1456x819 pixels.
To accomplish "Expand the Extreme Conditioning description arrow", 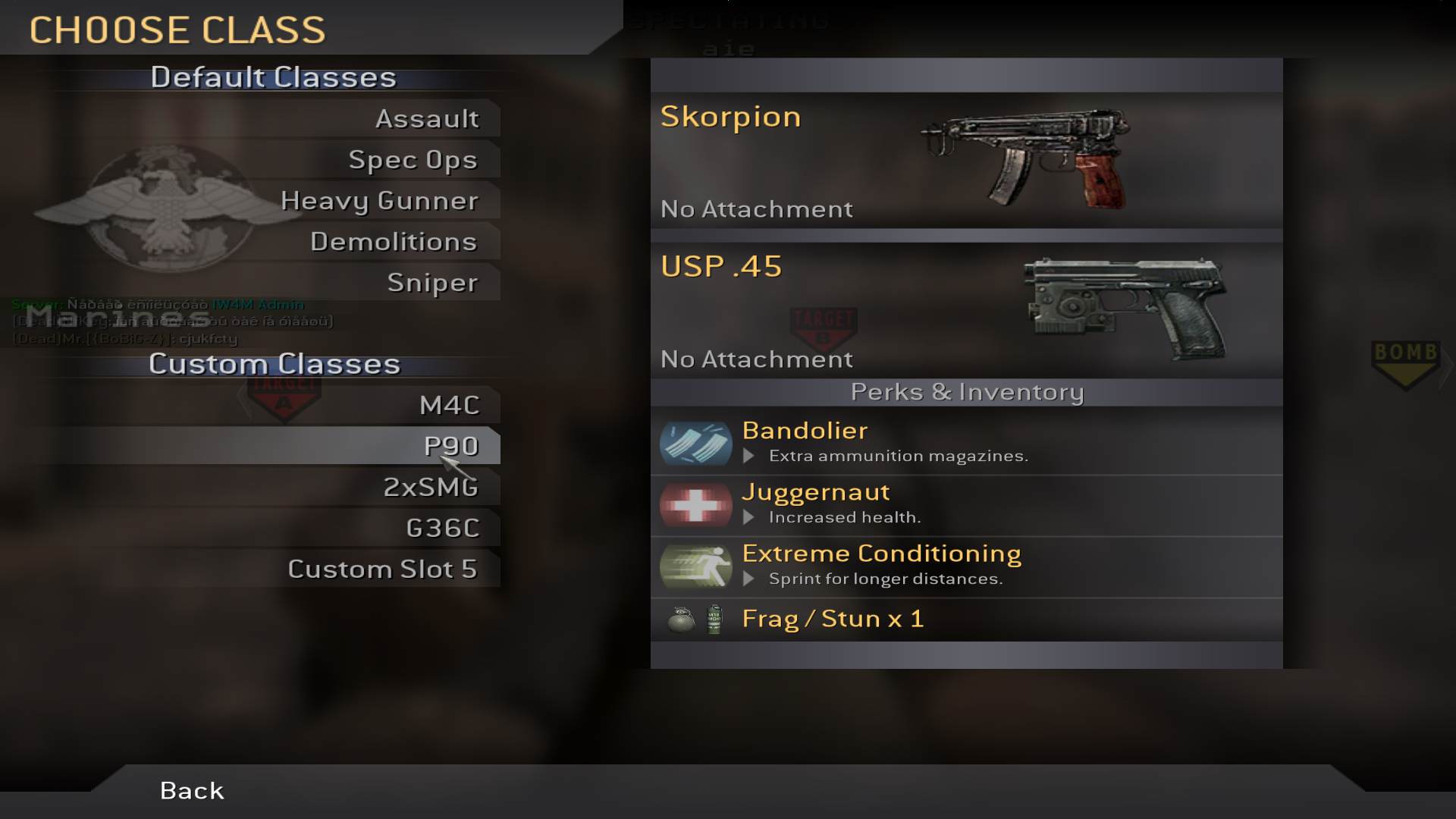I will pyautogui.click(x=749, y=579).
